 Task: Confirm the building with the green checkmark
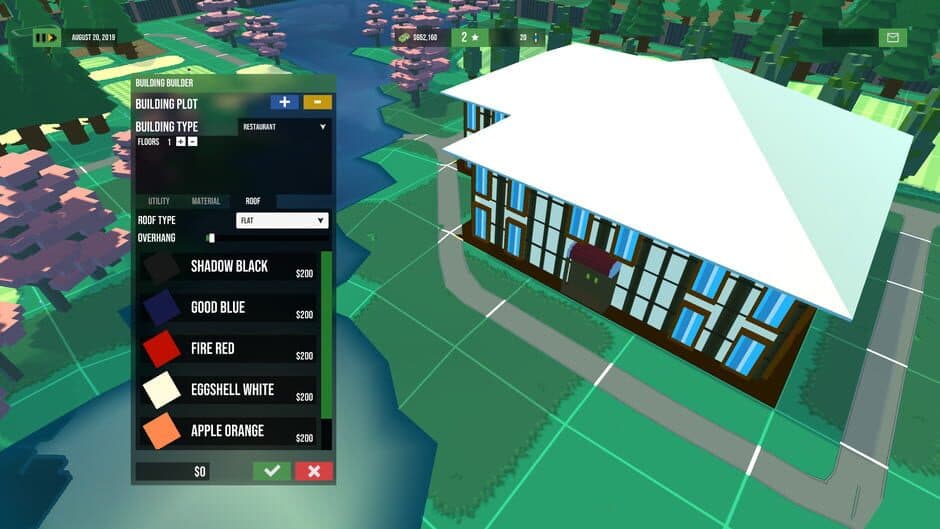tap(271, 471)
